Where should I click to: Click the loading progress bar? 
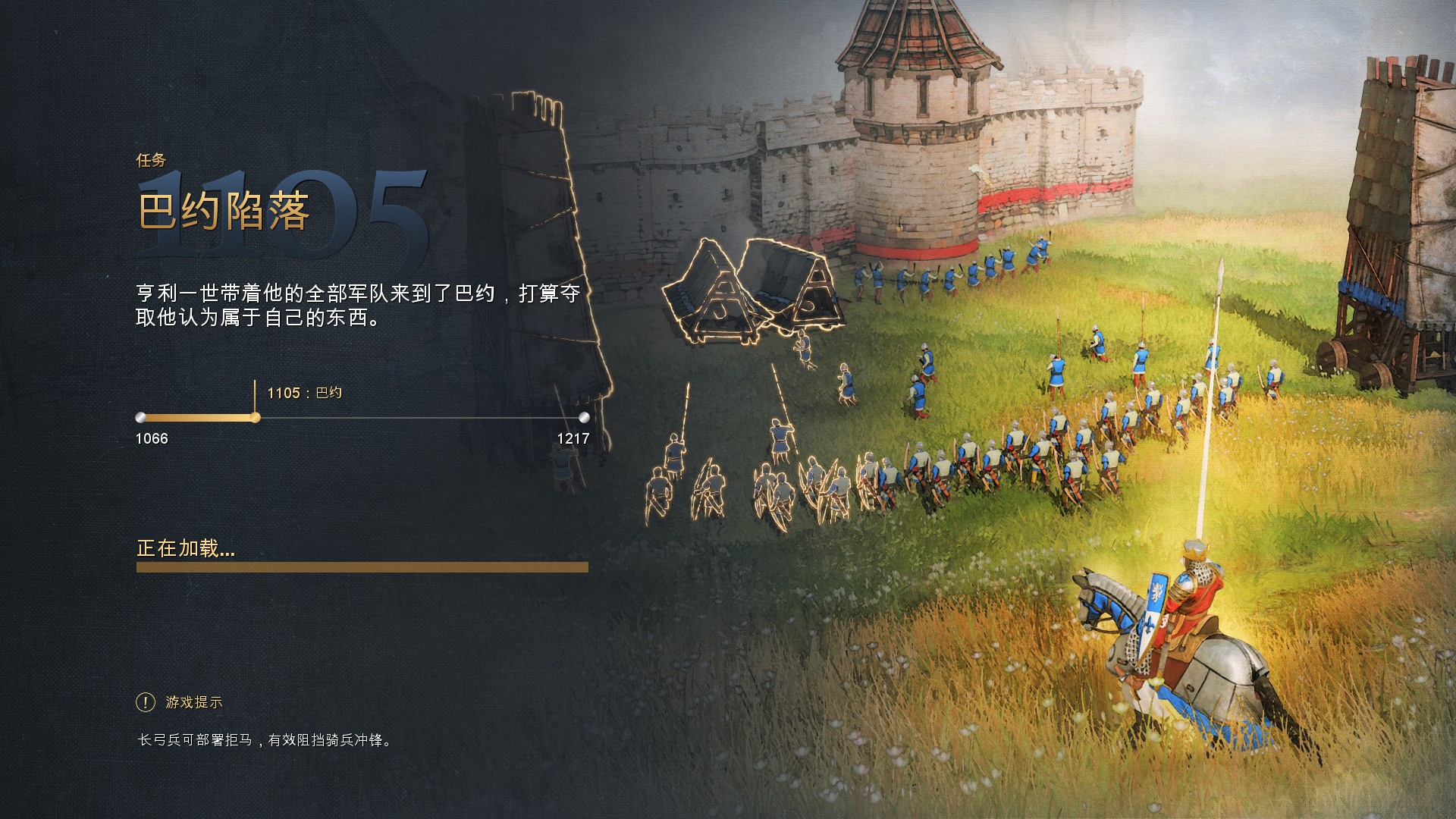click(x=362, y=567)
